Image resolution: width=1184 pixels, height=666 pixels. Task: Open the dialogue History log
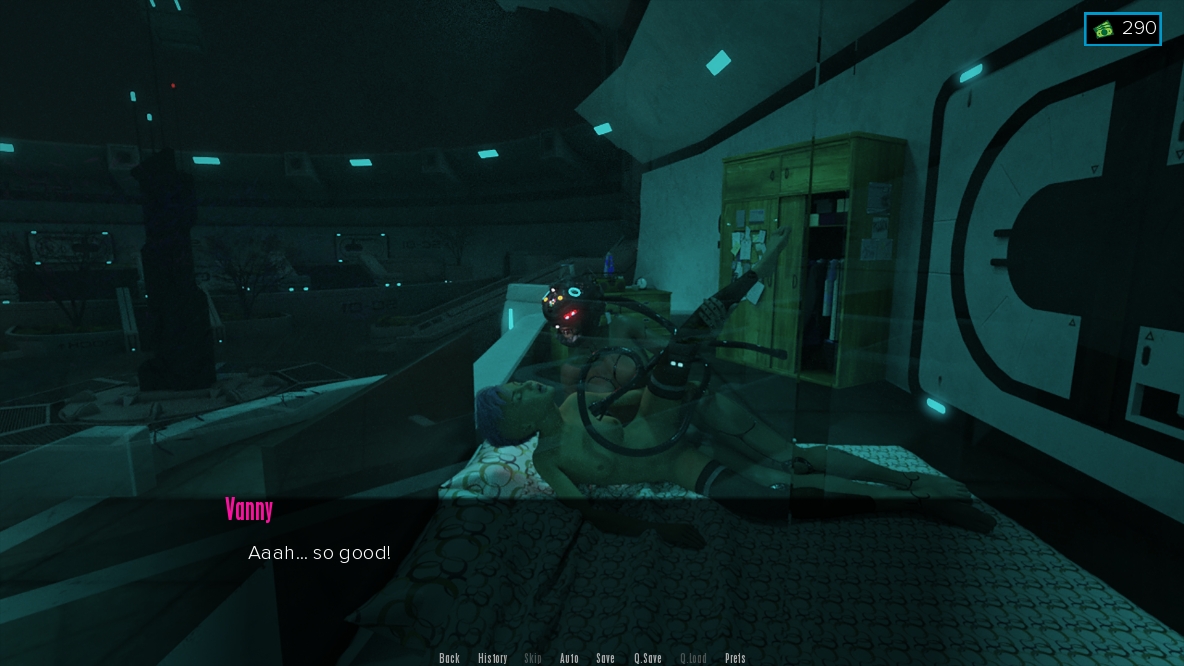point(492,658)
